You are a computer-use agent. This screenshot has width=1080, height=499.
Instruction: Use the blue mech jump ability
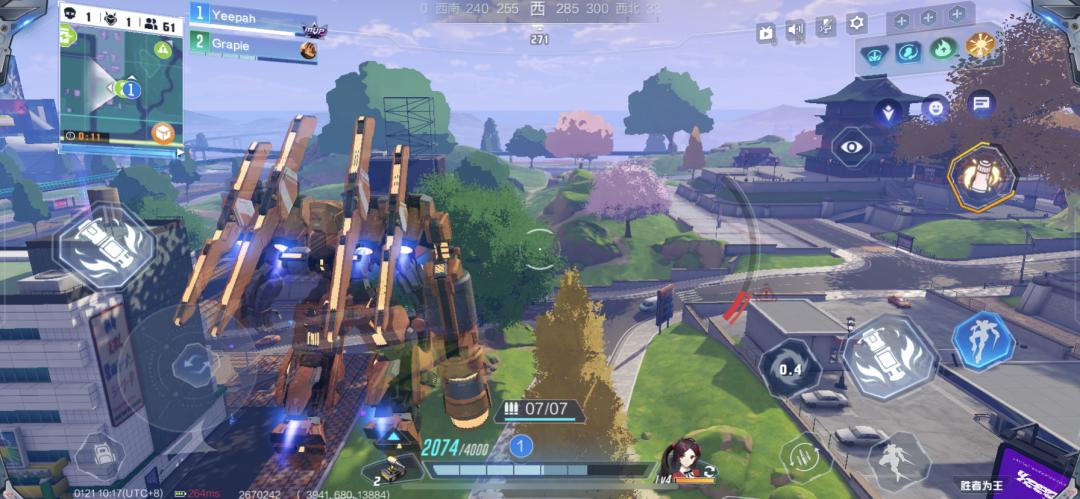(x=982, y=341)
